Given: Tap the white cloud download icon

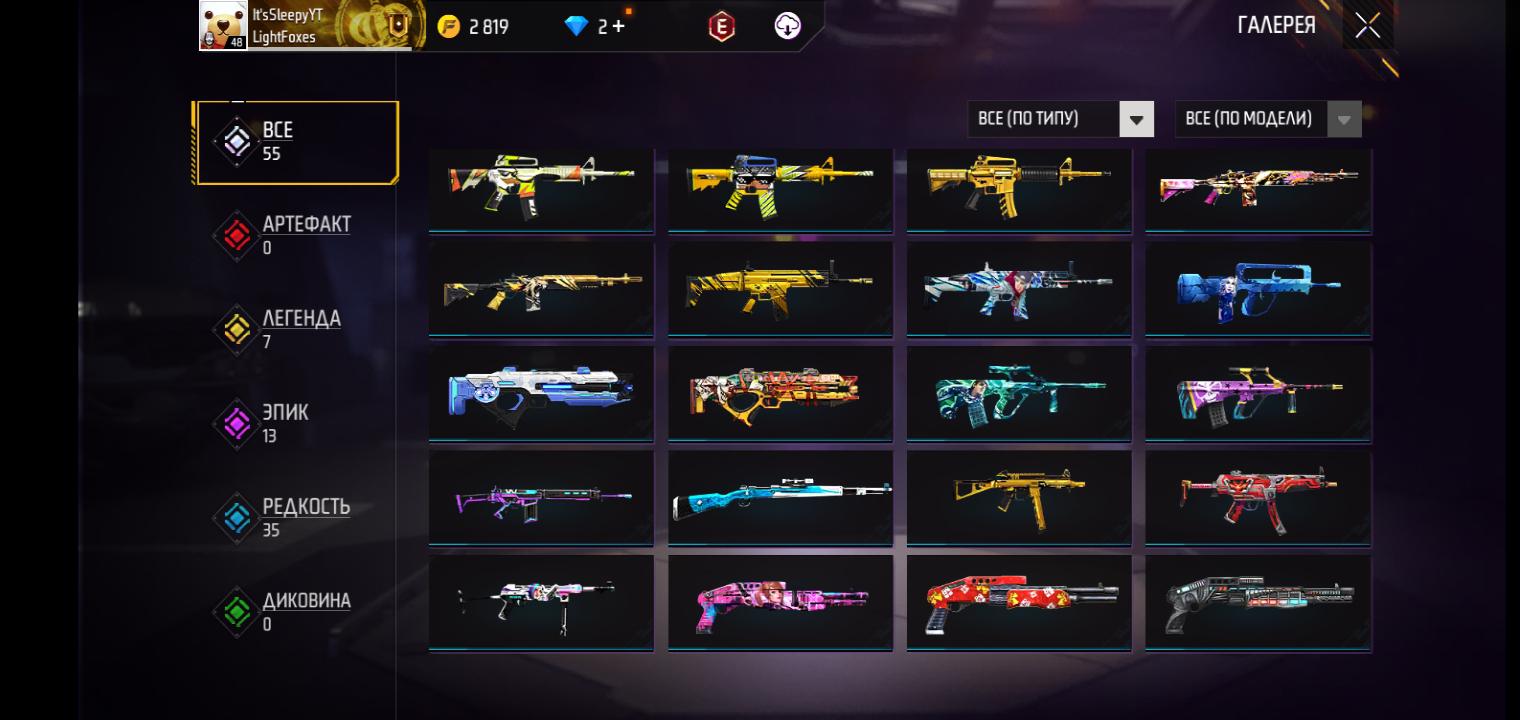Looking at the screenshot, I should pyautogui.click(x=788, y=27).
